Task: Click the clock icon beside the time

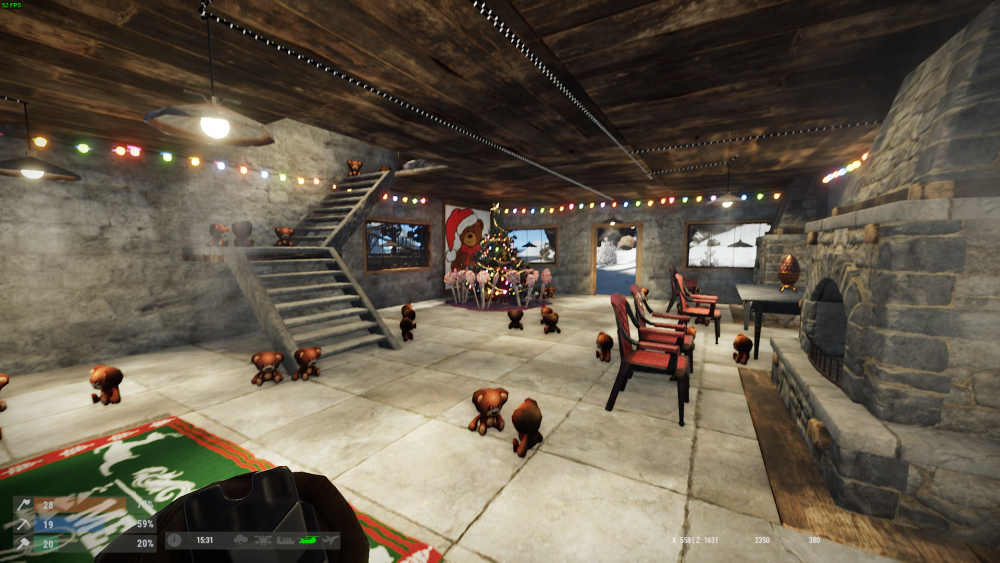Action: pyautogui.click(x=175, y=540)
